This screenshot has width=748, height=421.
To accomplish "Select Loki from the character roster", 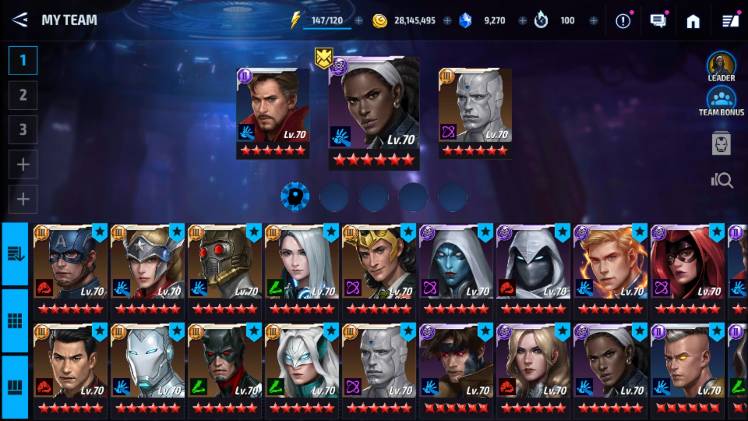I will [x=378, y=267].
